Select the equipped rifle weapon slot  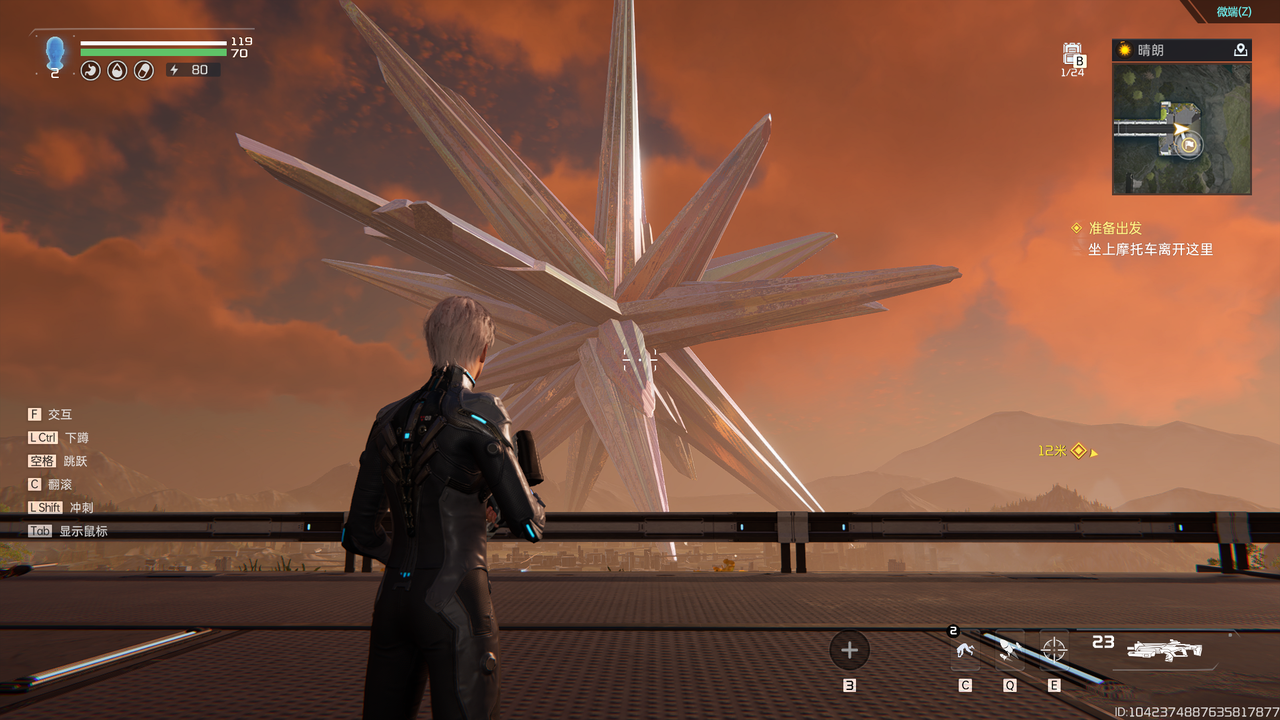click(1164, 651)
